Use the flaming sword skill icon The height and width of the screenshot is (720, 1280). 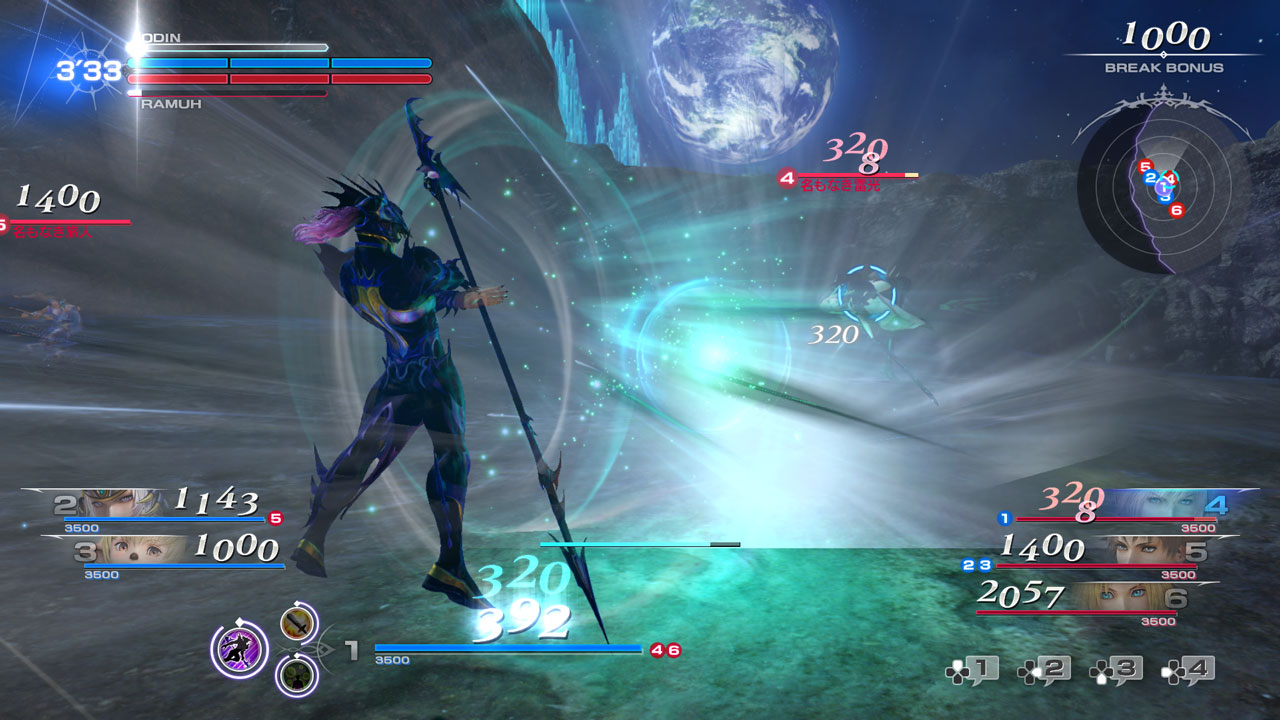298,625
